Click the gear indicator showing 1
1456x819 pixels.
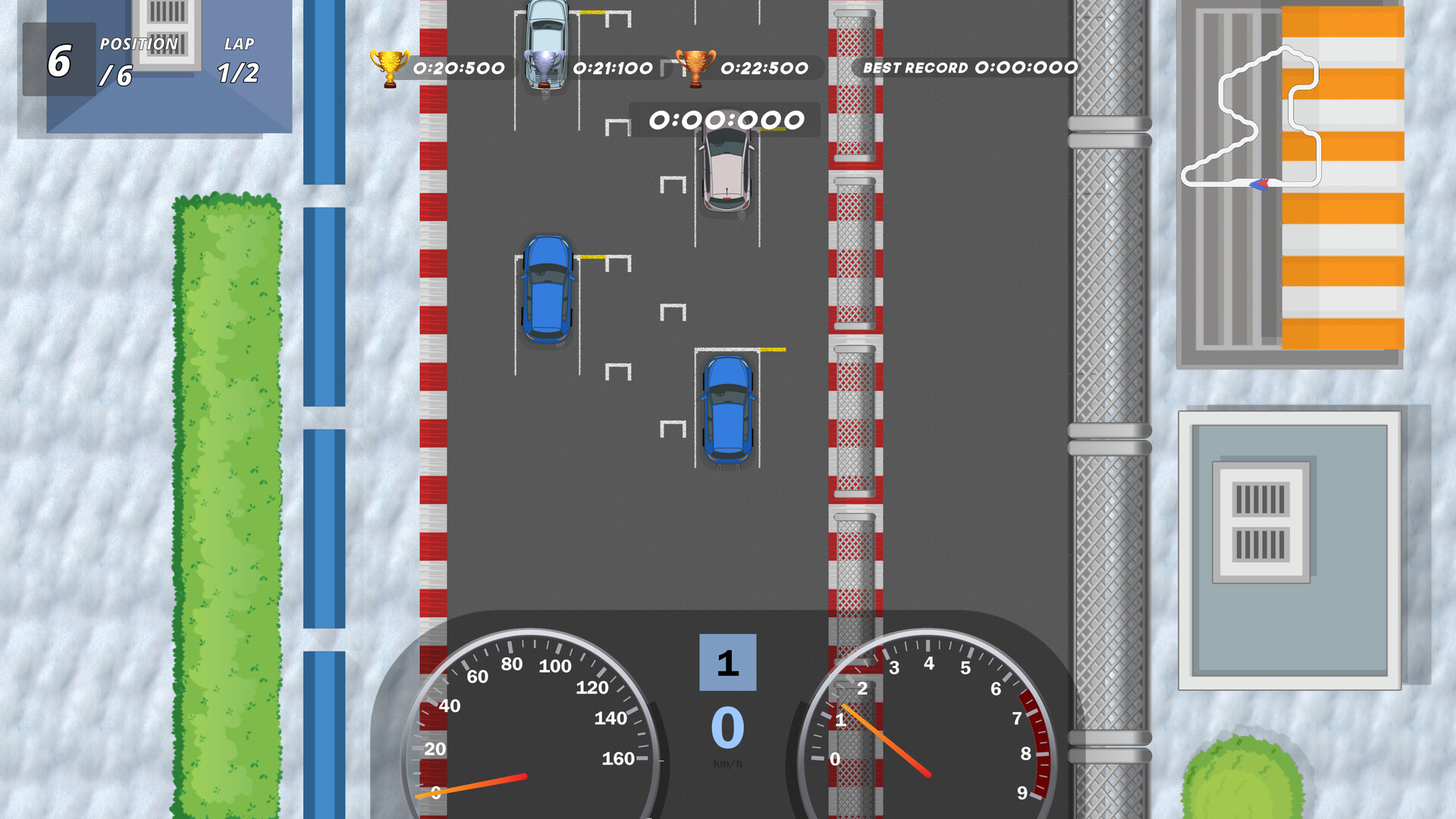(726, 664)
